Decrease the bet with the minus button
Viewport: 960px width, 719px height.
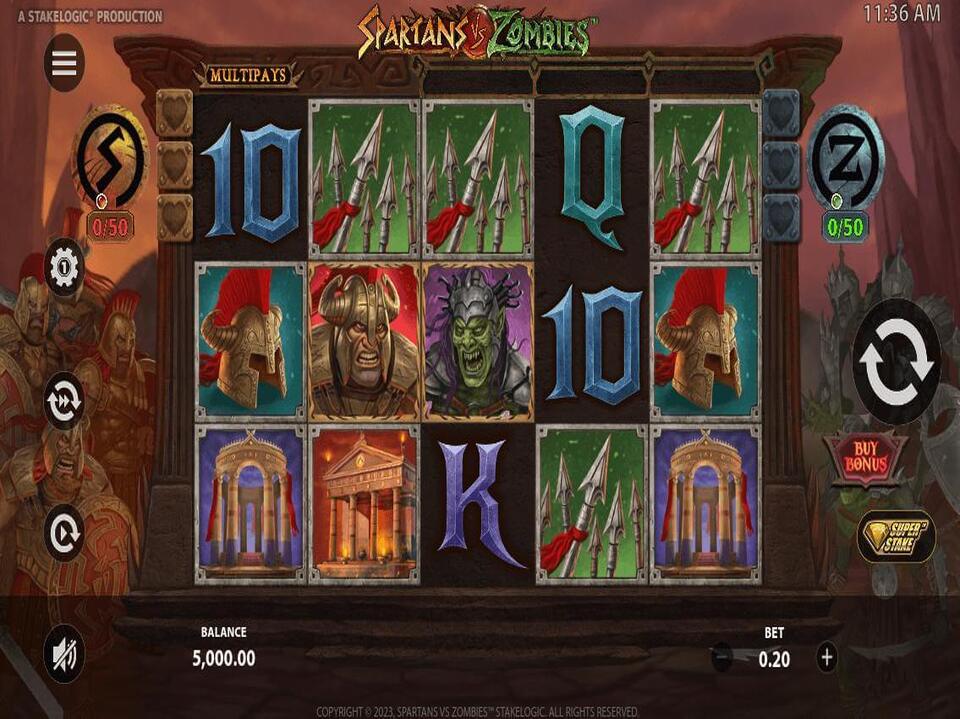(721, 657)
